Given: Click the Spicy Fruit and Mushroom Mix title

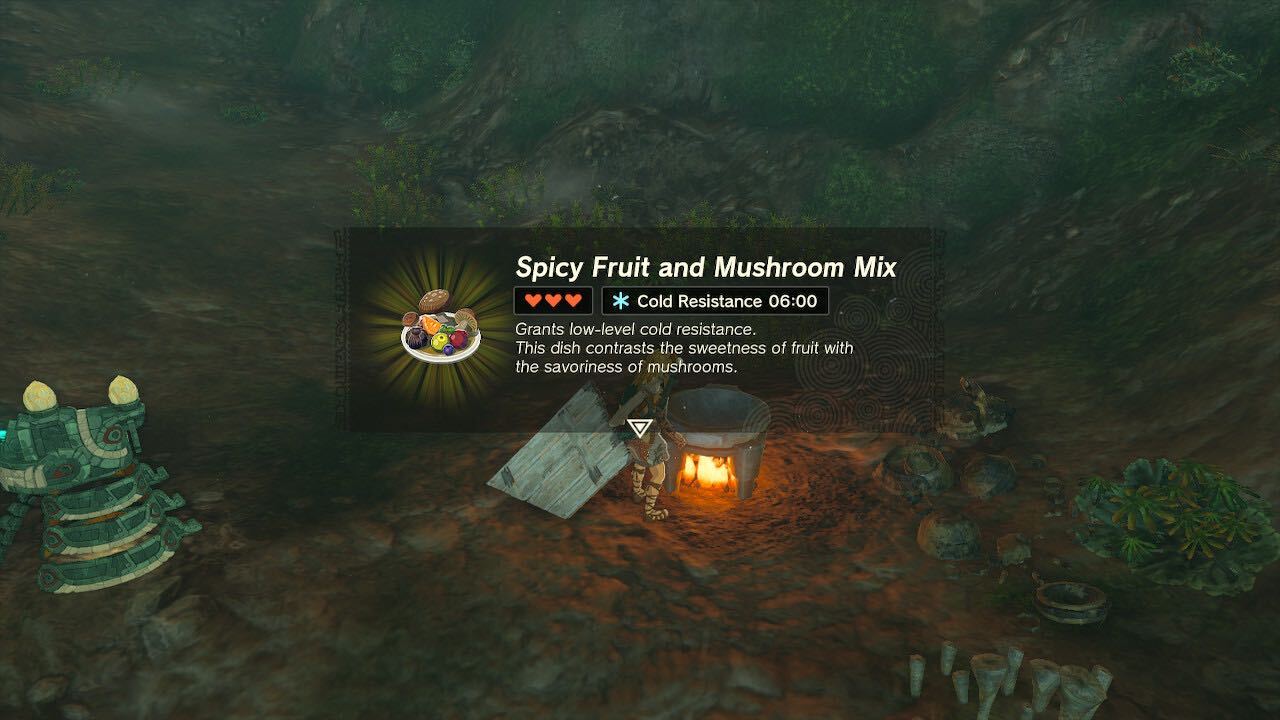Looking at the screenshot, I should pyautogui.click(x=706, y=267).
